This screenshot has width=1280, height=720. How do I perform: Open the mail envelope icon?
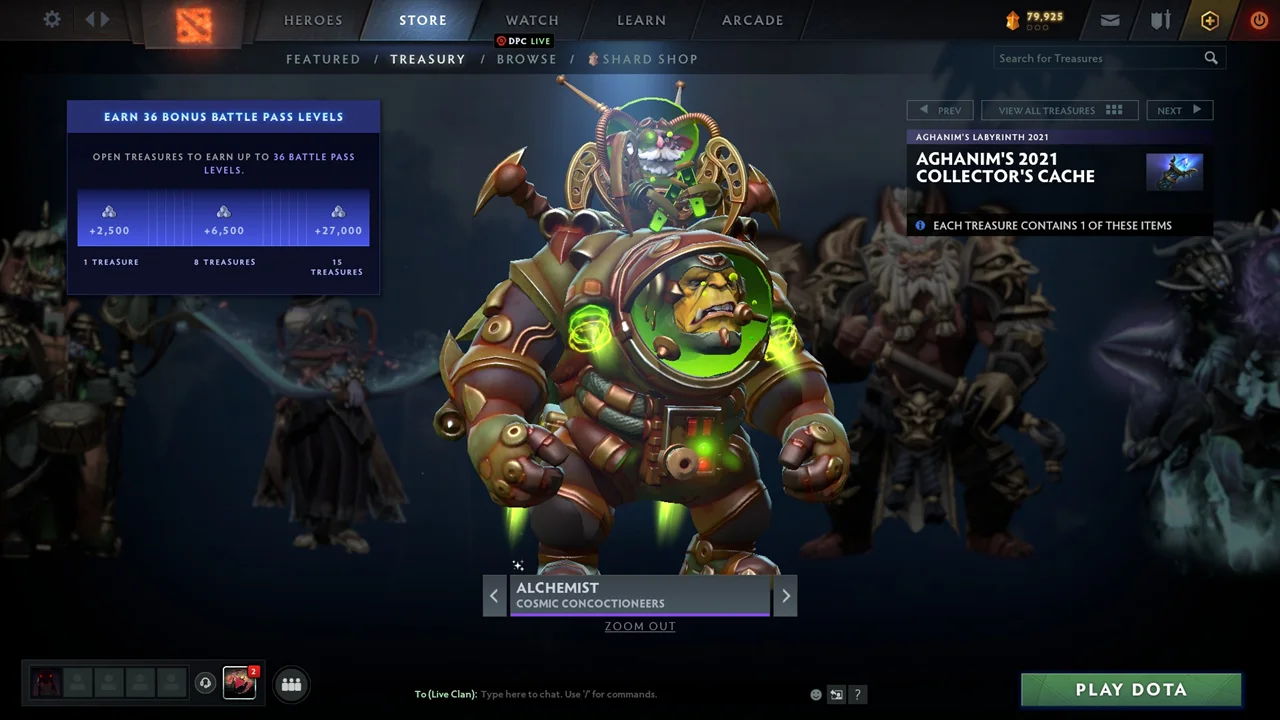(x=1110, y=20)
